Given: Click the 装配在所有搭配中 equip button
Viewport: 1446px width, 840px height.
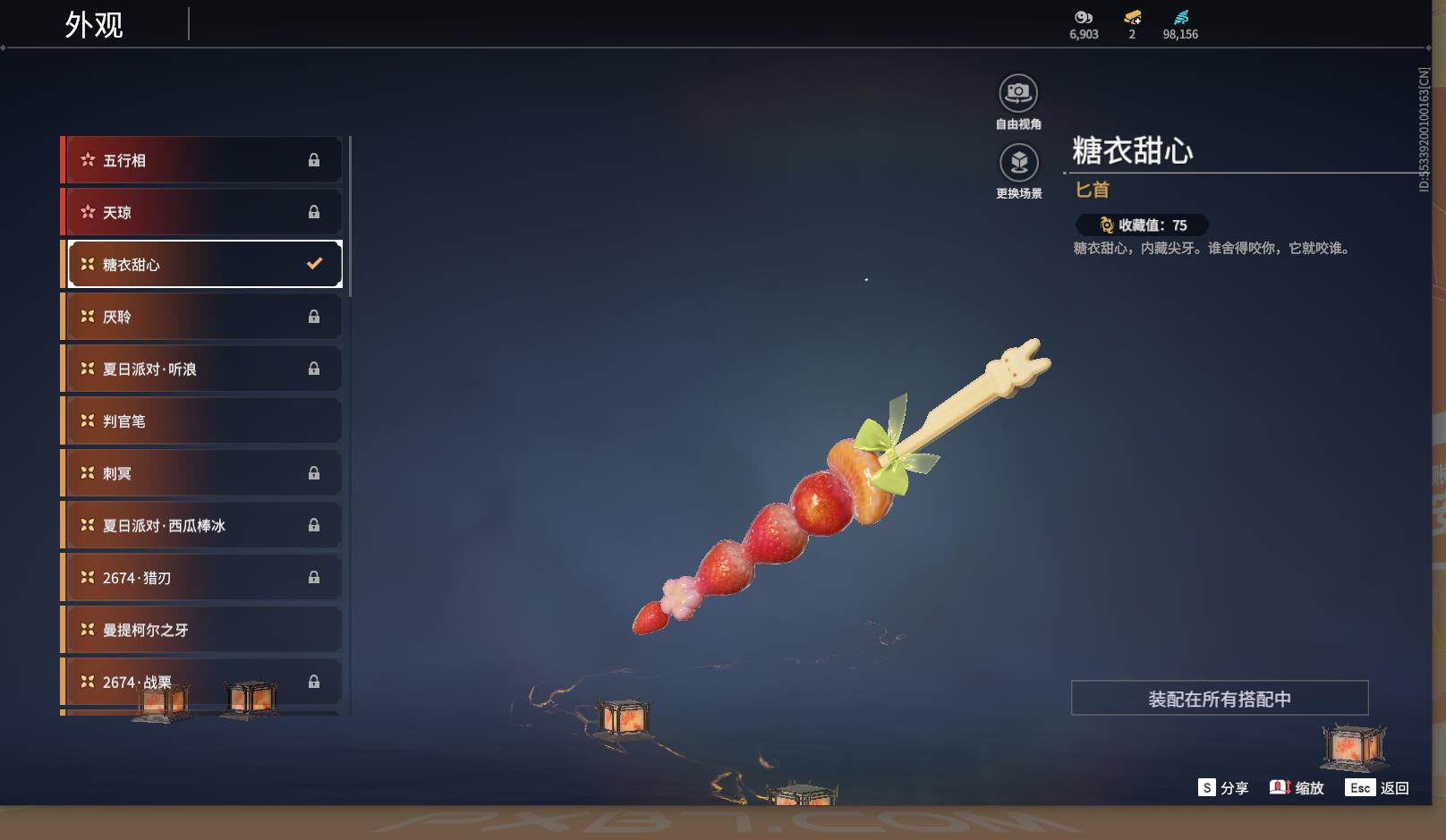Looking at the screenshot, I should (1219, 698).
